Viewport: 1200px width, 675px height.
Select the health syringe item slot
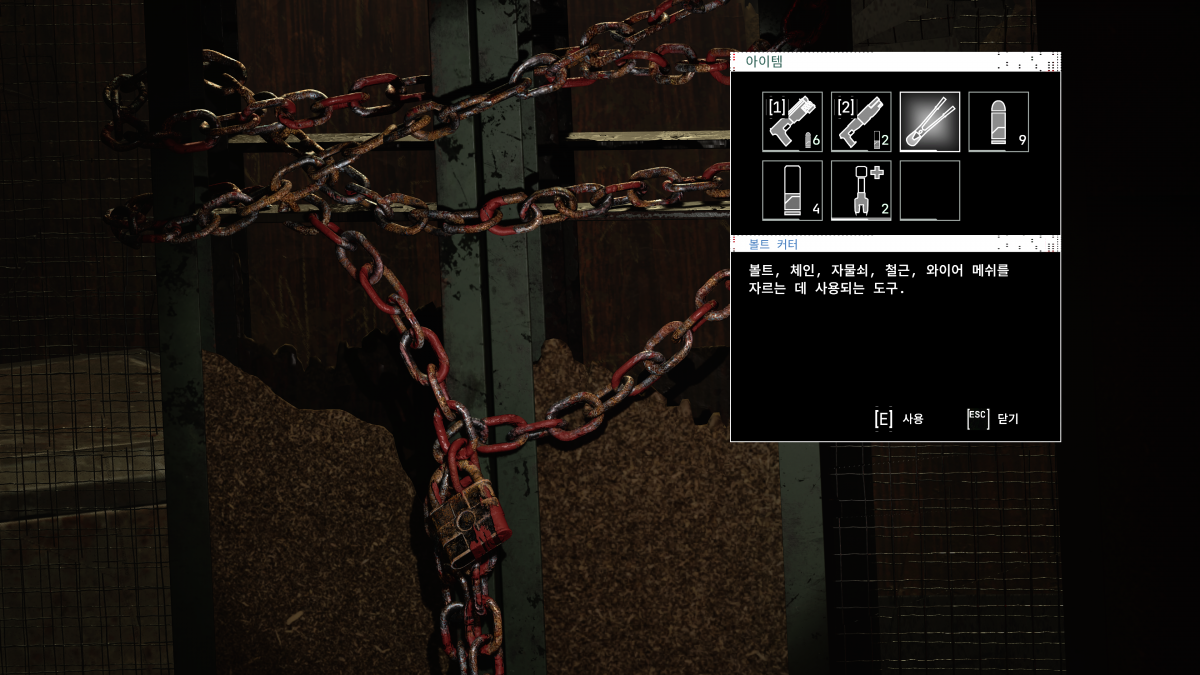click(x=861, y=190)
